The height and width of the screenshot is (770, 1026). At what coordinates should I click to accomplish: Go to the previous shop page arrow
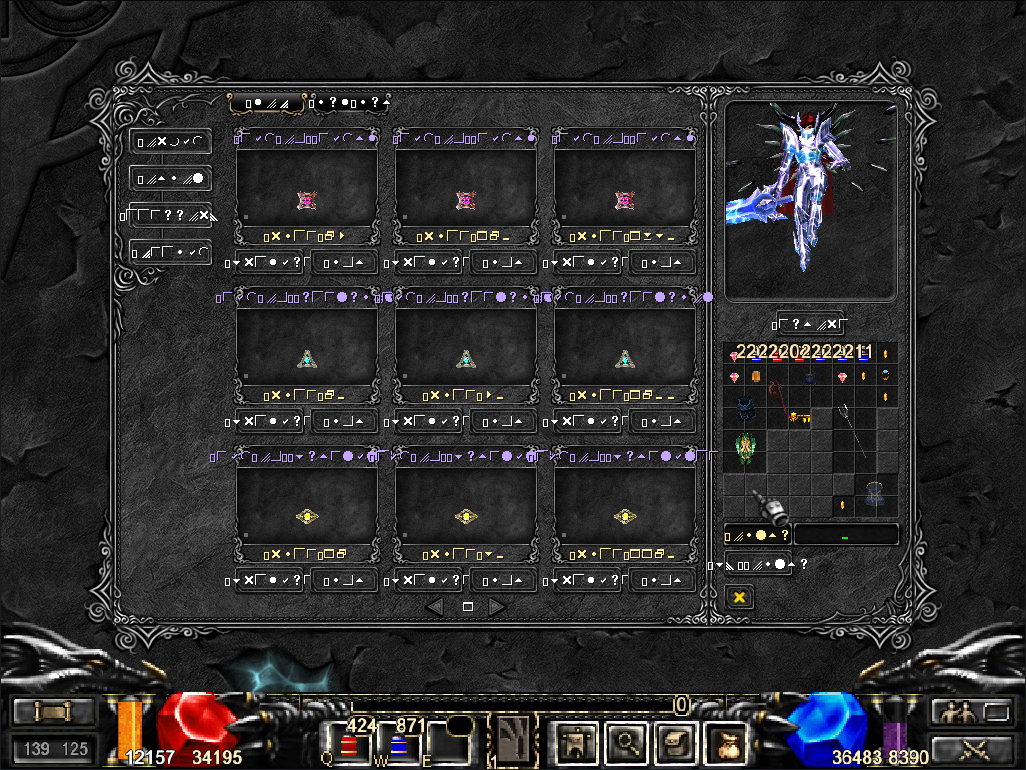tap(434, 606)
